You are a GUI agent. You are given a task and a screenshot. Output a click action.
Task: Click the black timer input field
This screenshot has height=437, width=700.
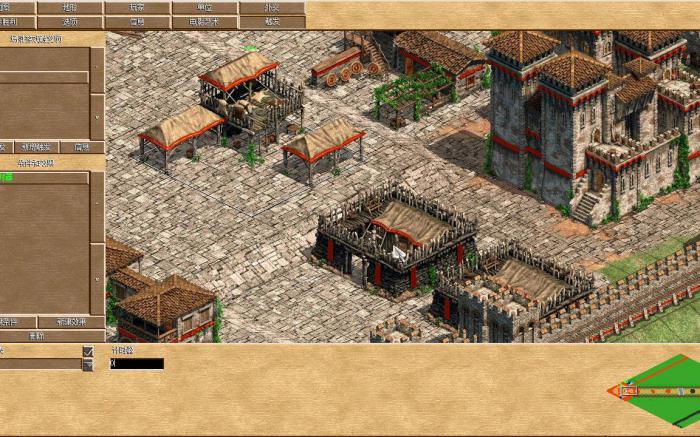coord(136,364)
